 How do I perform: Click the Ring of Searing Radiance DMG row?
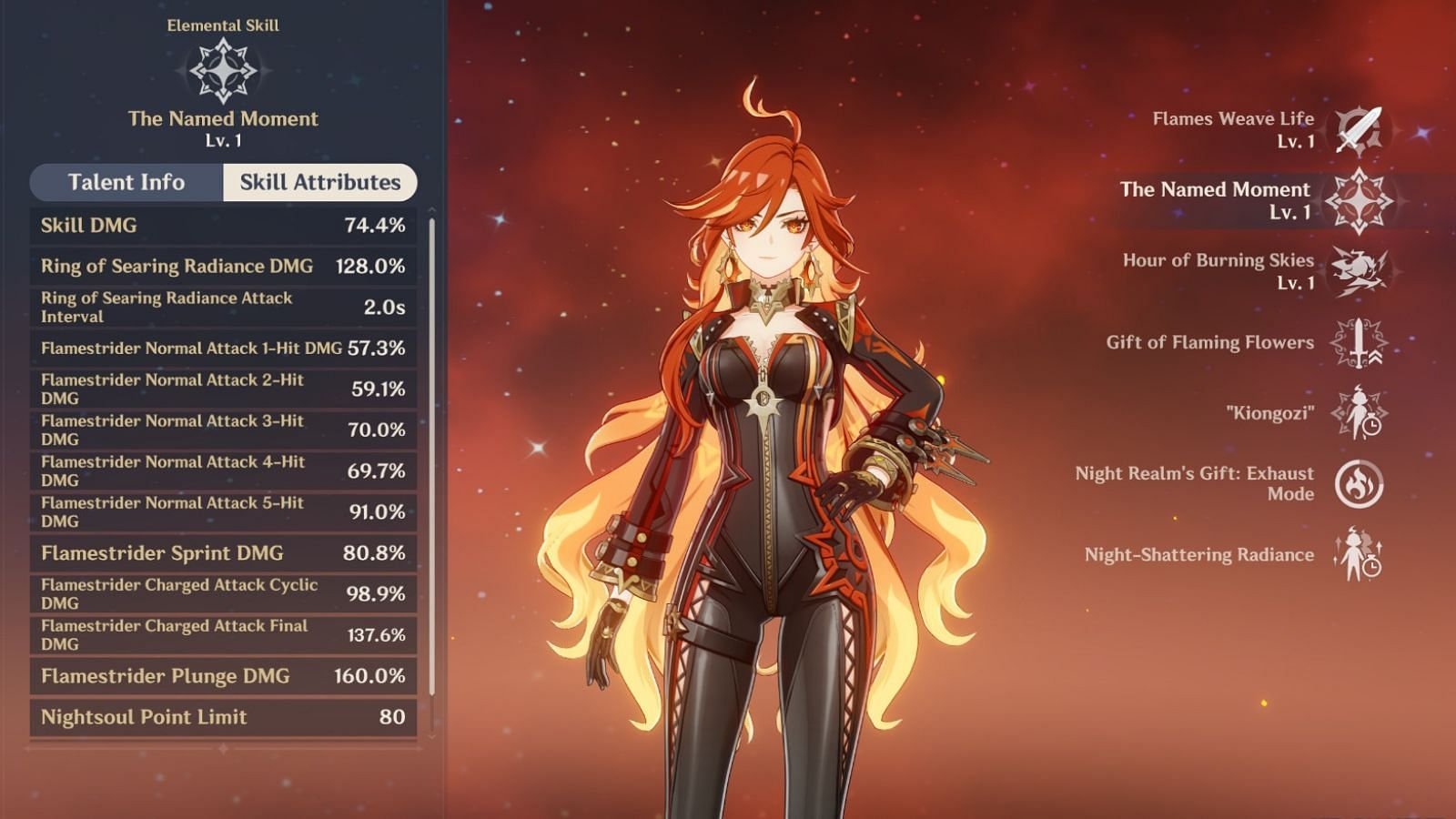[223, 266]
